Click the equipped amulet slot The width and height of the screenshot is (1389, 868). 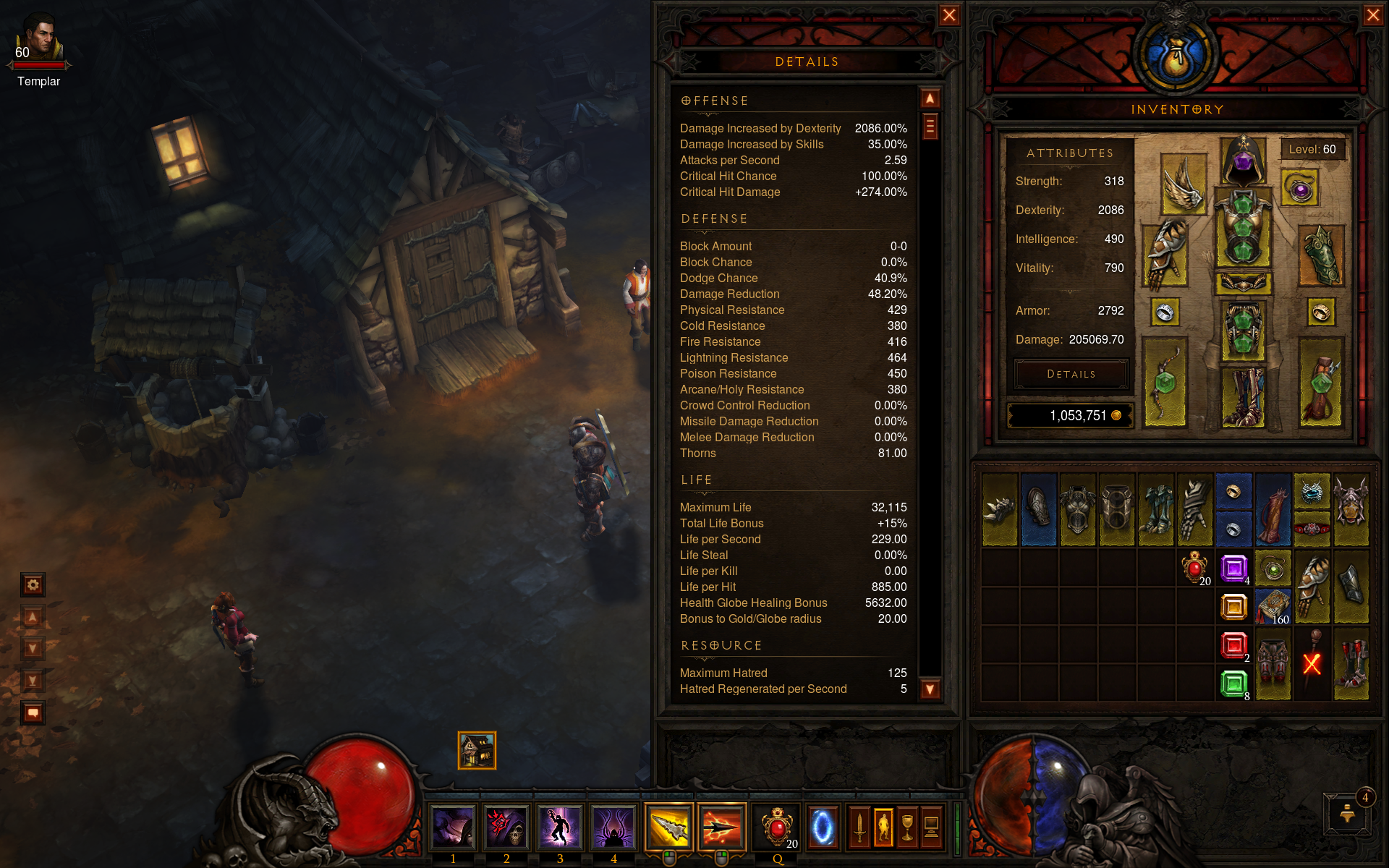click(x=1300, y=190)
